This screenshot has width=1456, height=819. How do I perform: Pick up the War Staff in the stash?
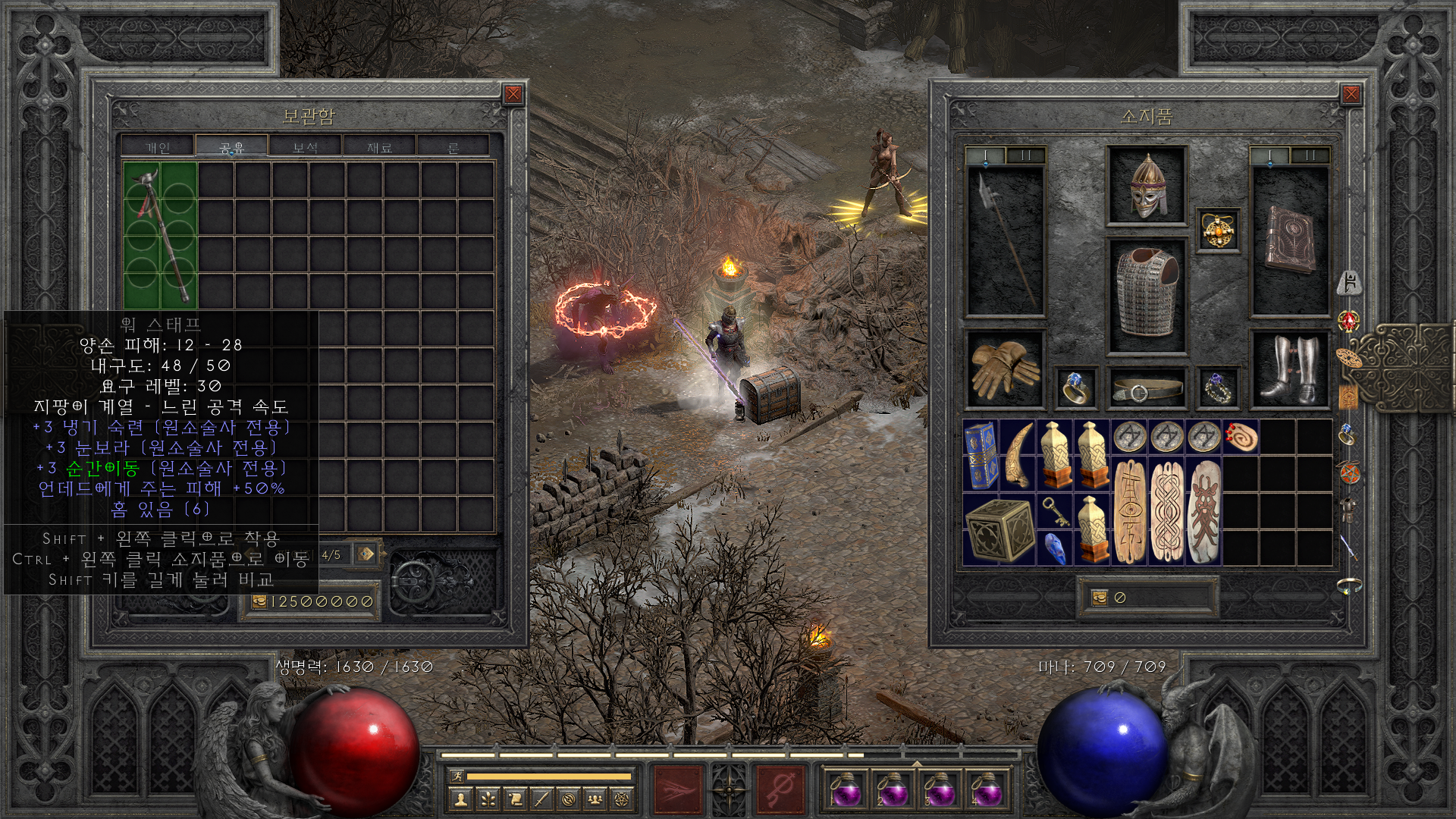click(160, 235)
